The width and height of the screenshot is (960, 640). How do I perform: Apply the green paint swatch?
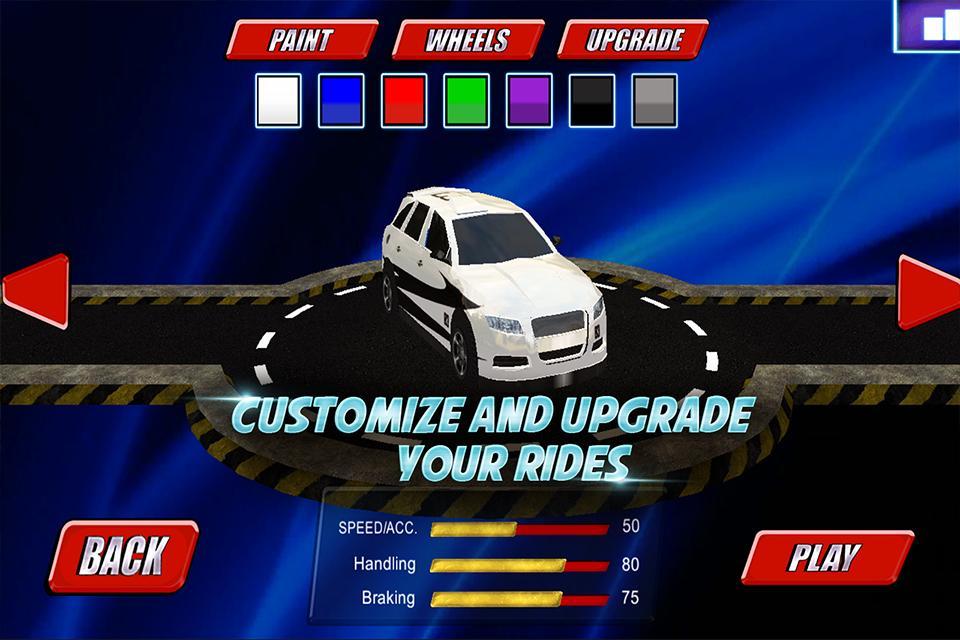point(466,100)
